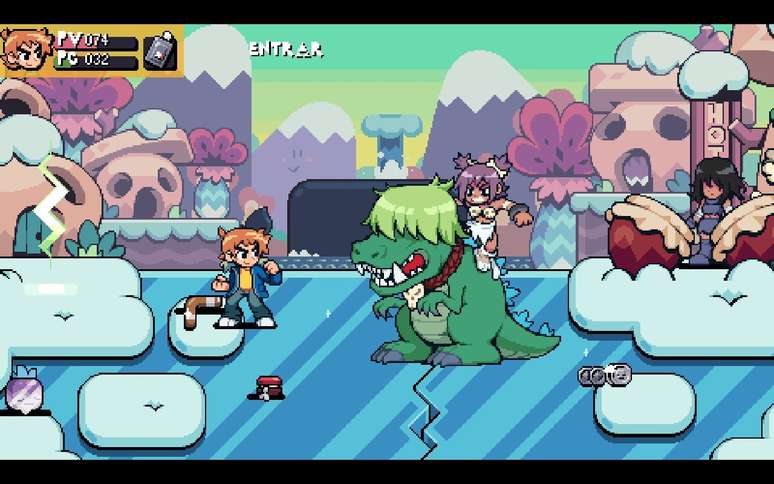Click Scott's character portrait in the HUD
774x484 pixels.
tap(25, 50)
